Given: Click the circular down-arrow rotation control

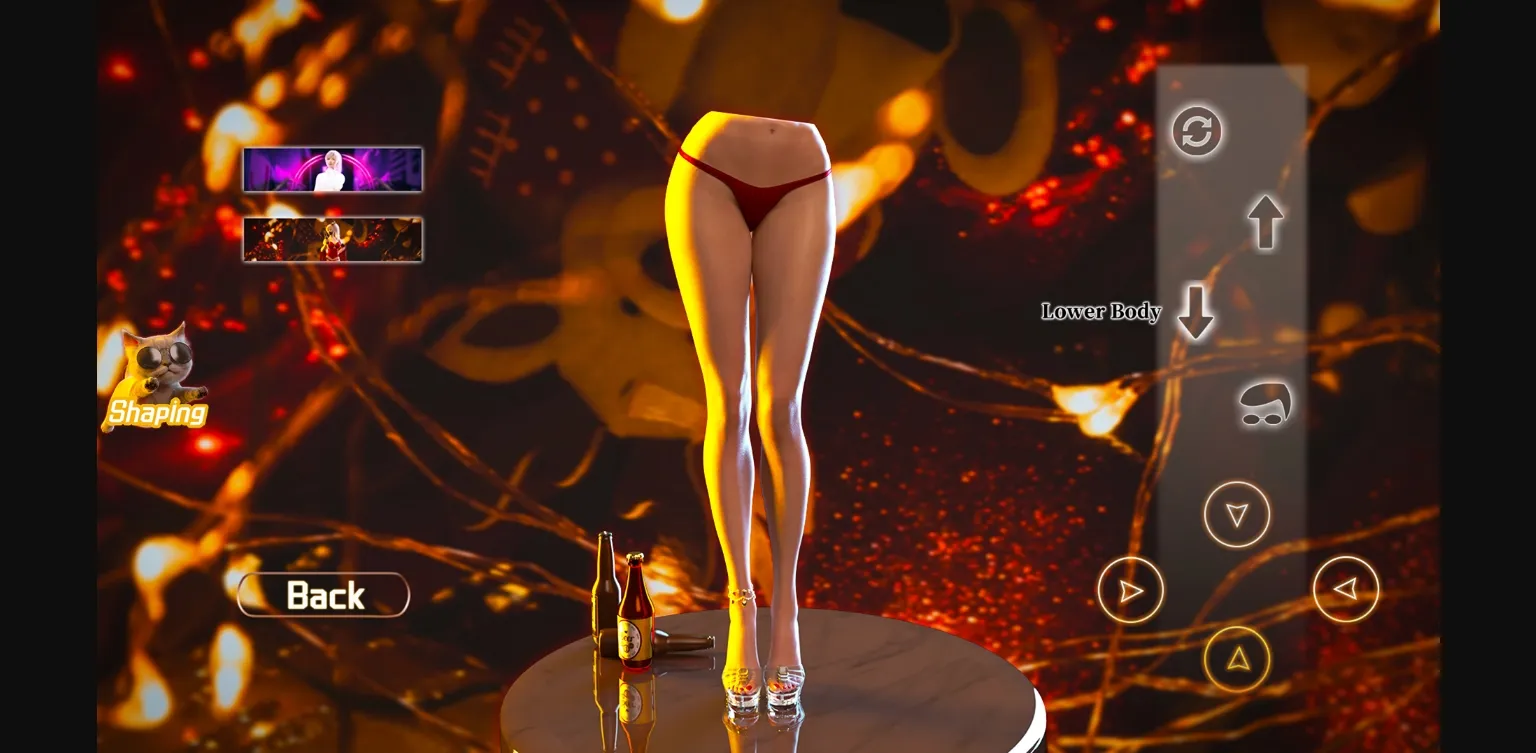Looking at the screenshot, I should [x=1238, y=513].
